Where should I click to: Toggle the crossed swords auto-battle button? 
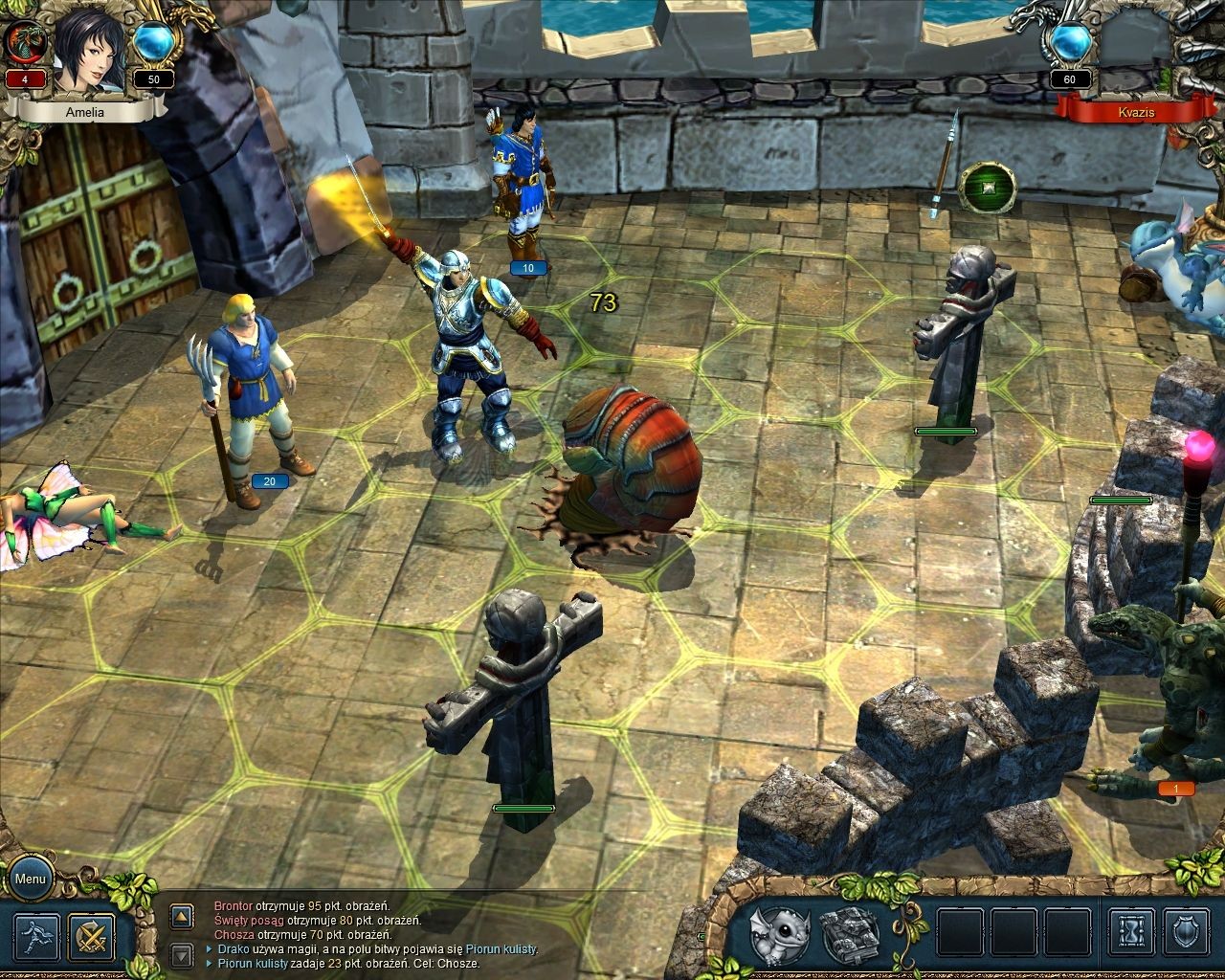92,938
